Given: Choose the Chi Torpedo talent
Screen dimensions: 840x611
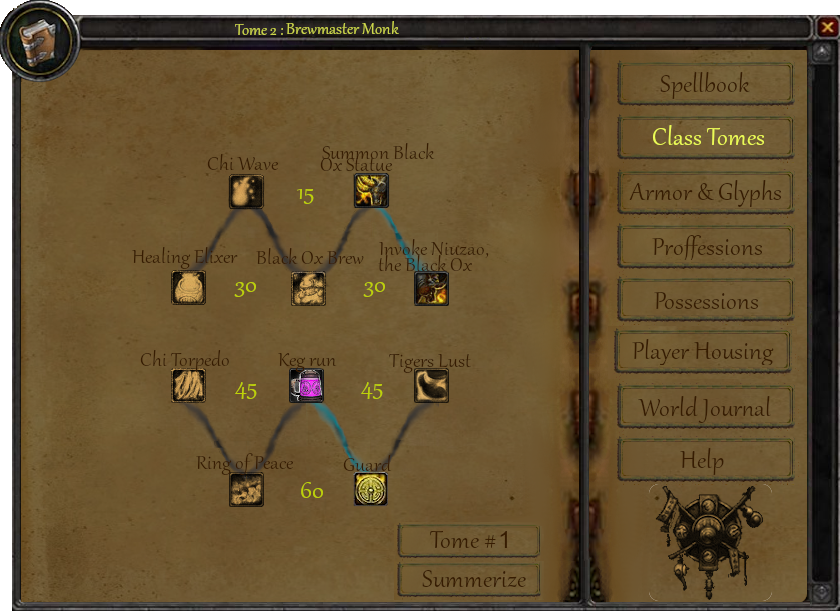Looking at the screenshot, I should [x=188, y=386].
